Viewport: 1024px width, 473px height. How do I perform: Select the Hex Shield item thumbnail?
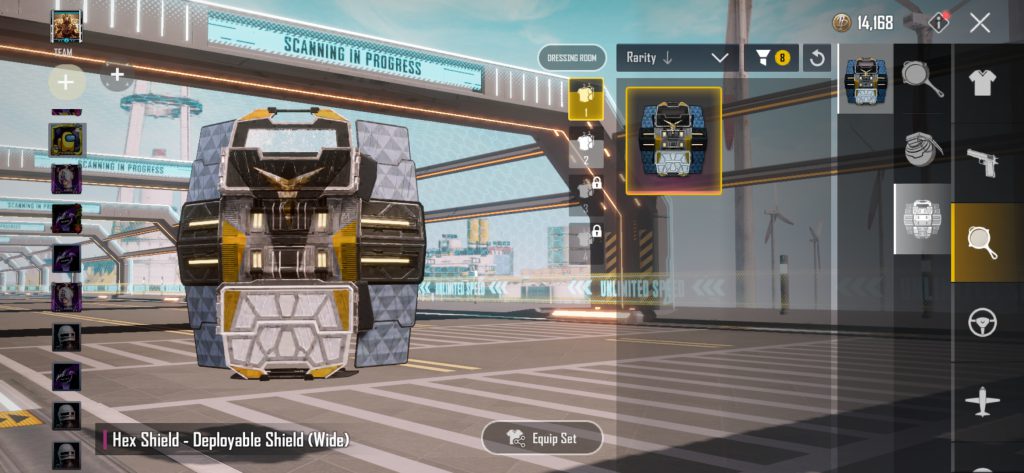[672, 140]
